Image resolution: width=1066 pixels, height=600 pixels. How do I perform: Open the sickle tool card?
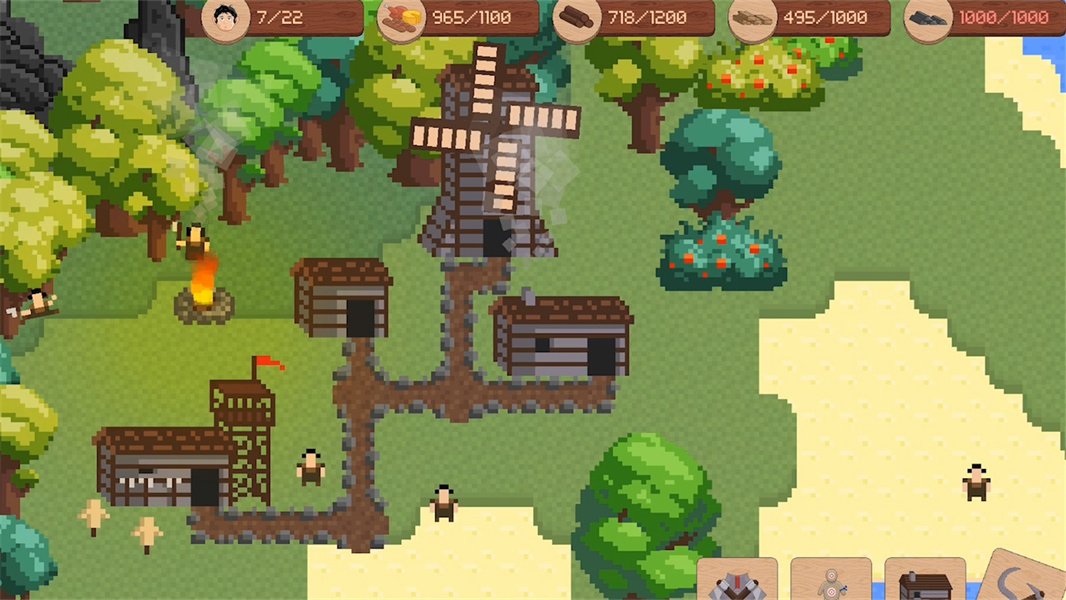1026,582
